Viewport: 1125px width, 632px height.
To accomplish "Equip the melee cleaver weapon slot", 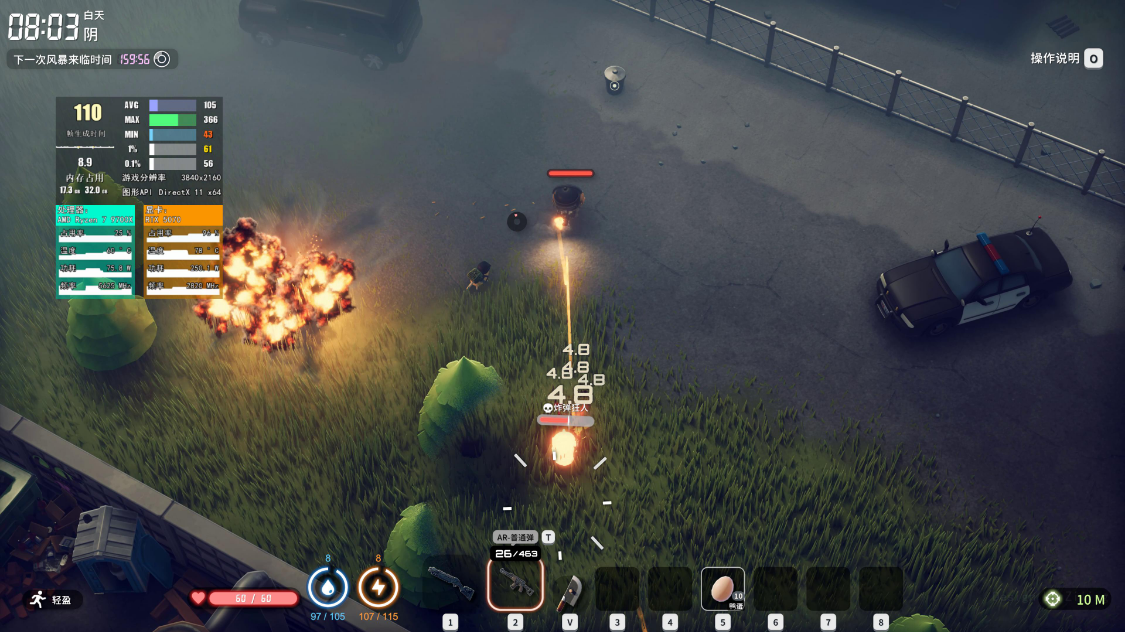I will [569, 590].
